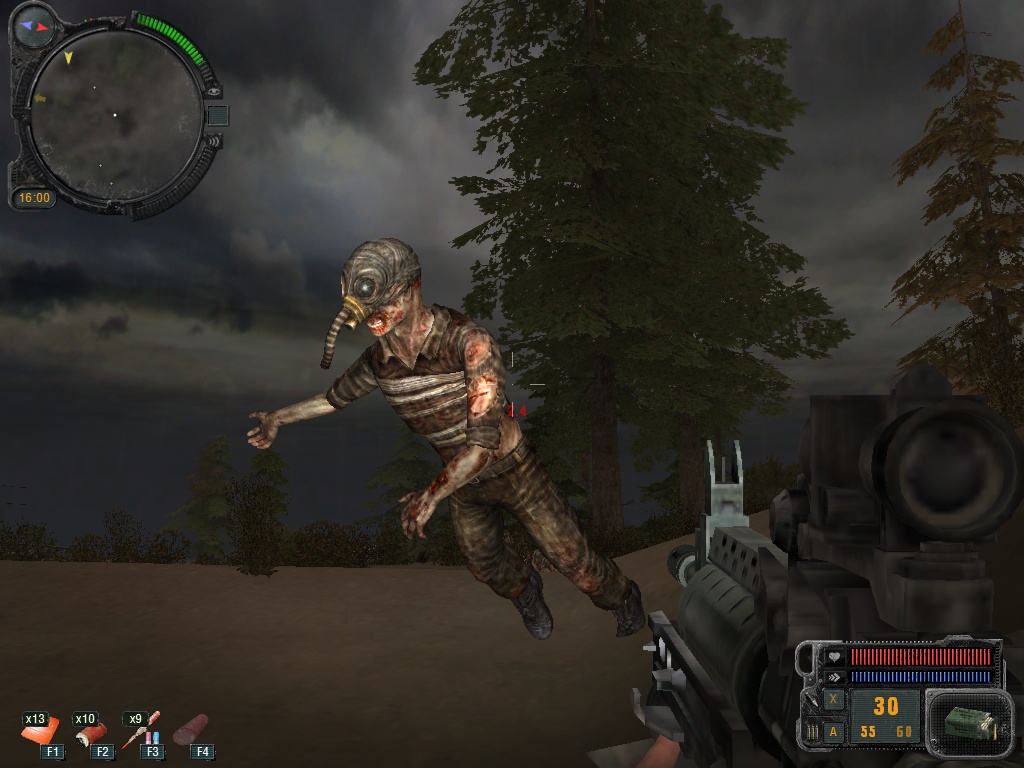Use the F1 orange bandage quick slot
Viewport: 1024px width, 768px height.
coord(39,734)
